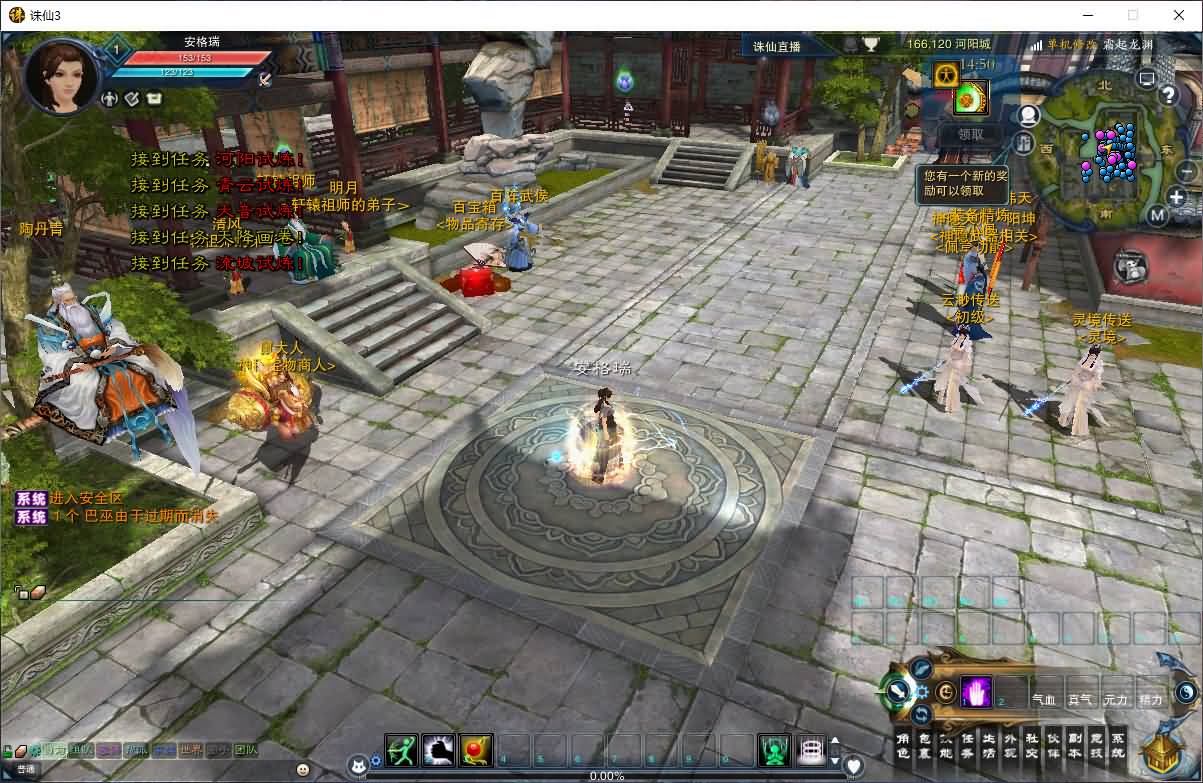The height and width of the screenshot is (783, 1203).
Task: Toggle the yin-yang button on skill bar
Action: coord(1185,691)
